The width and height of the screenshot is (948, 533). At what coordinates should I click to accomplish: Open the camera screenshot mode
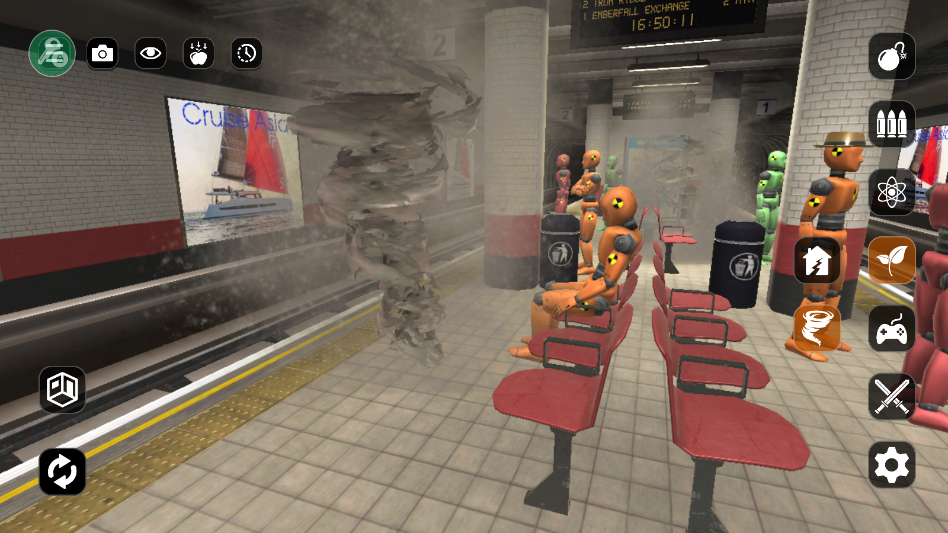pyautogui.click(x=102, y=54)
